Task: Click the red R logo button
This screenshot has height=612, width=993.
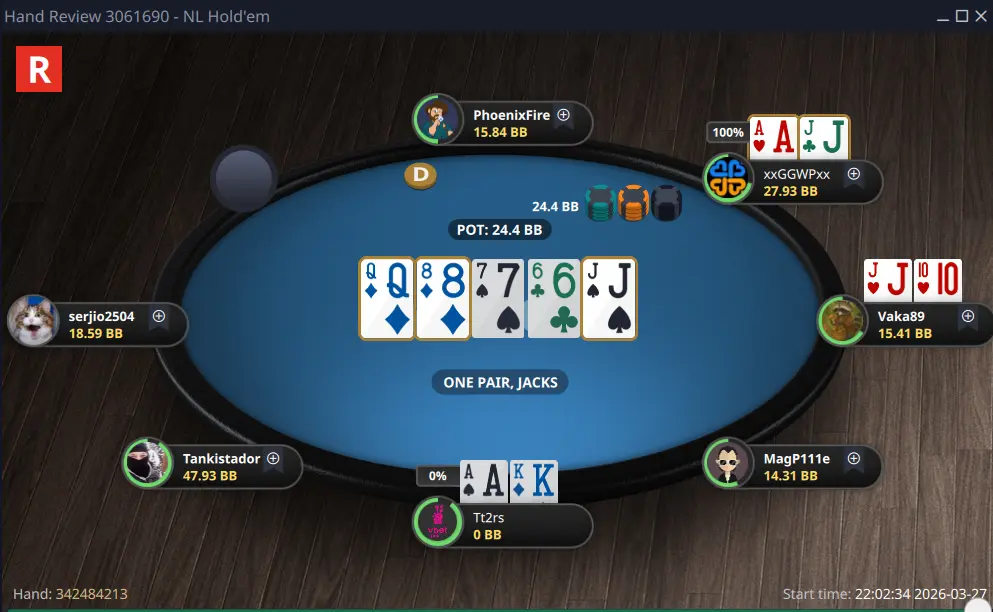Action: 39,69
